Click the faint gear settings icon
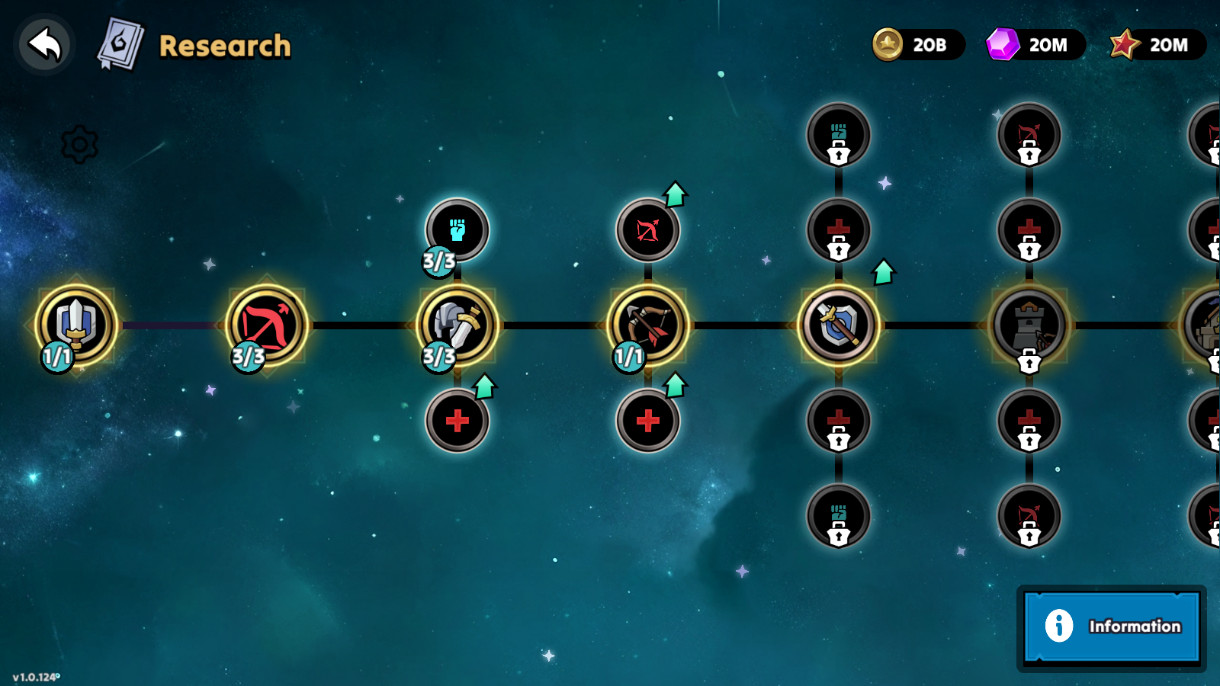Viewport: 1220px width, 686px height. [x=79, y=145]
